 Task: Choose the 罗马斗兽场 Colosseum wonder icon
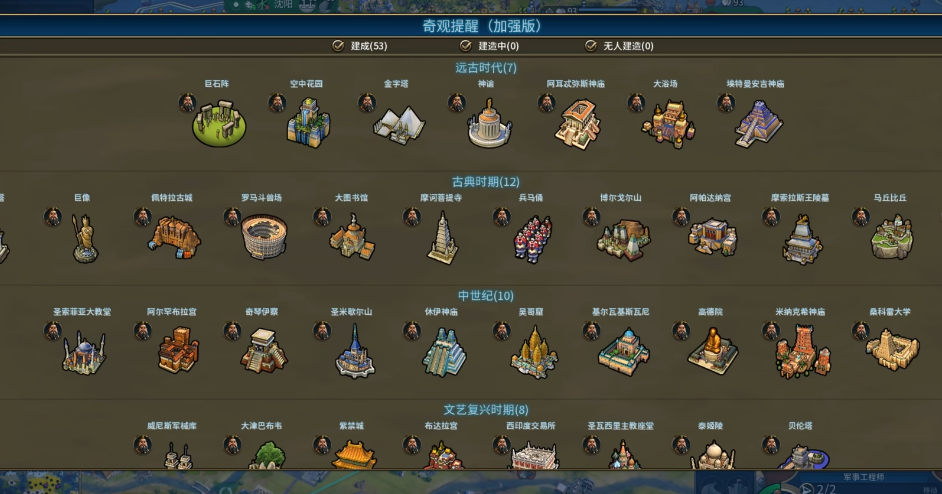[x=263, y=237]
